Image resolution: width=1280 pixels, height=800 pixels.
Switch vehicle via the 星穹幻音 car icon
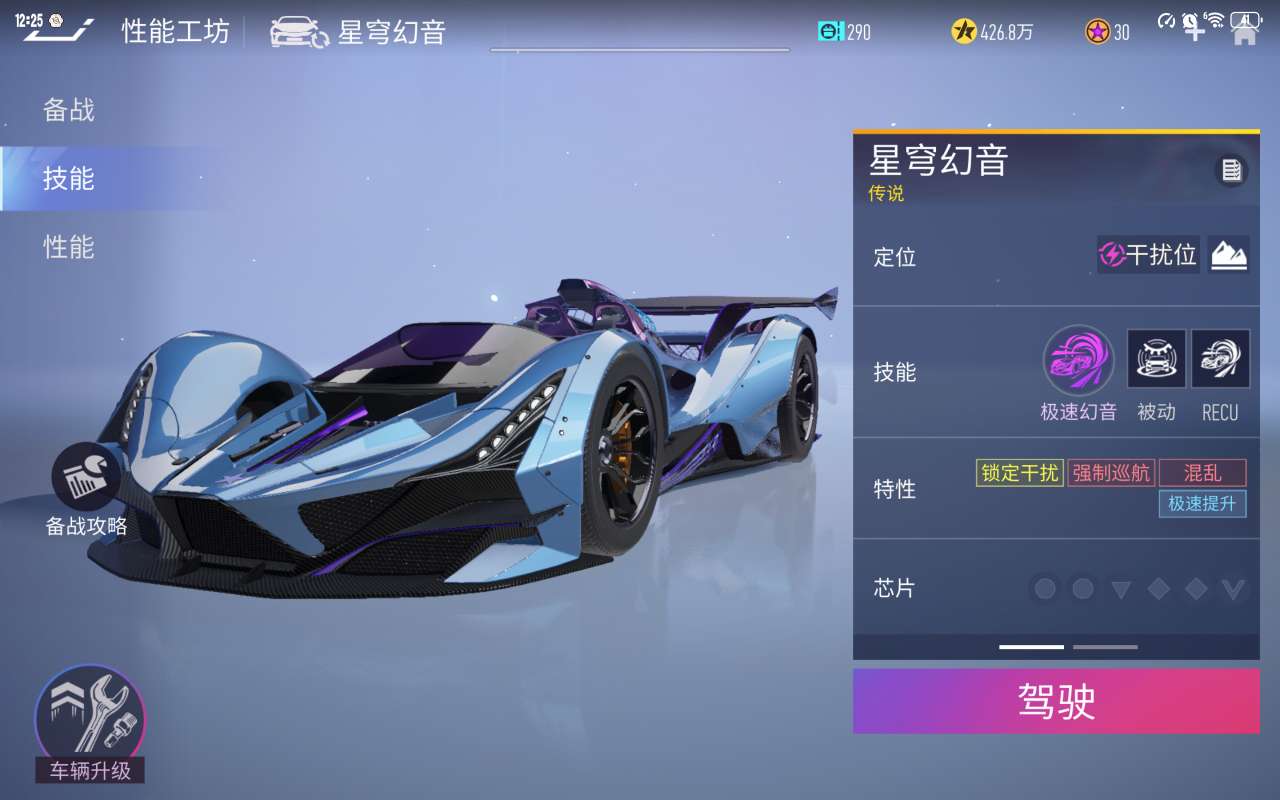(x=299, y=32)
